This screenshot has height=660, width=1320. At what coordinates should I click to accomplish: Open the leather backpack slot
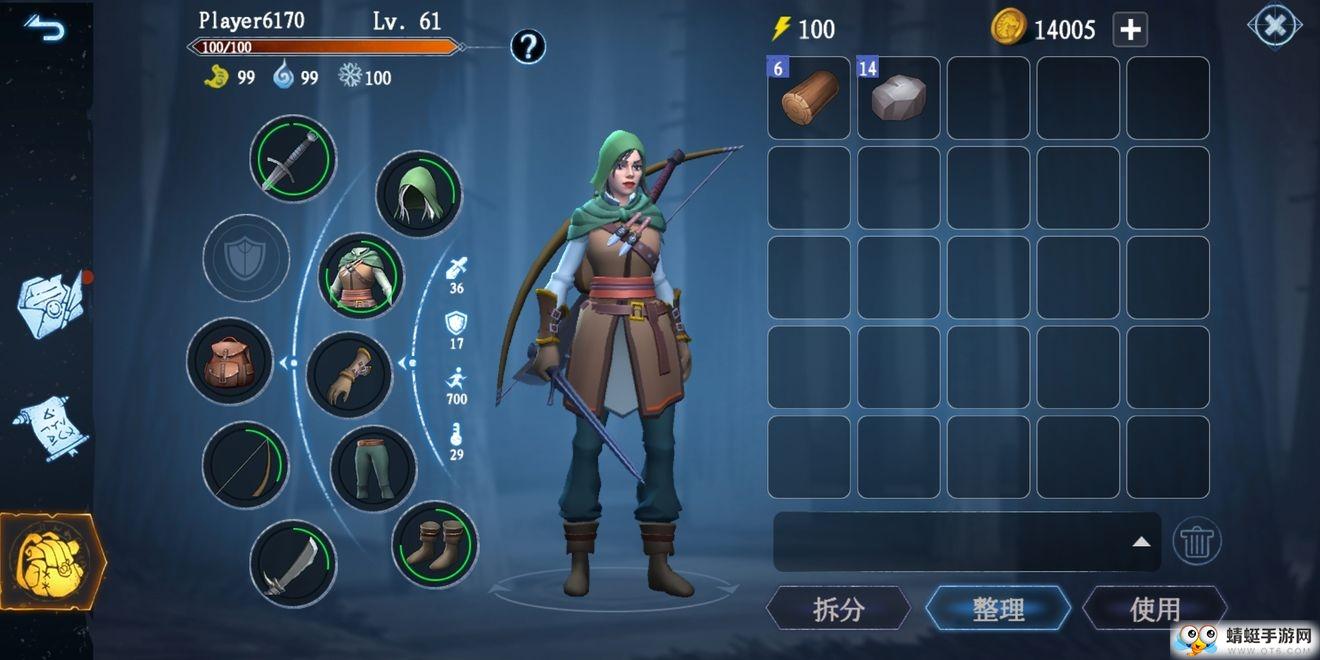click(x=229, y=361)
